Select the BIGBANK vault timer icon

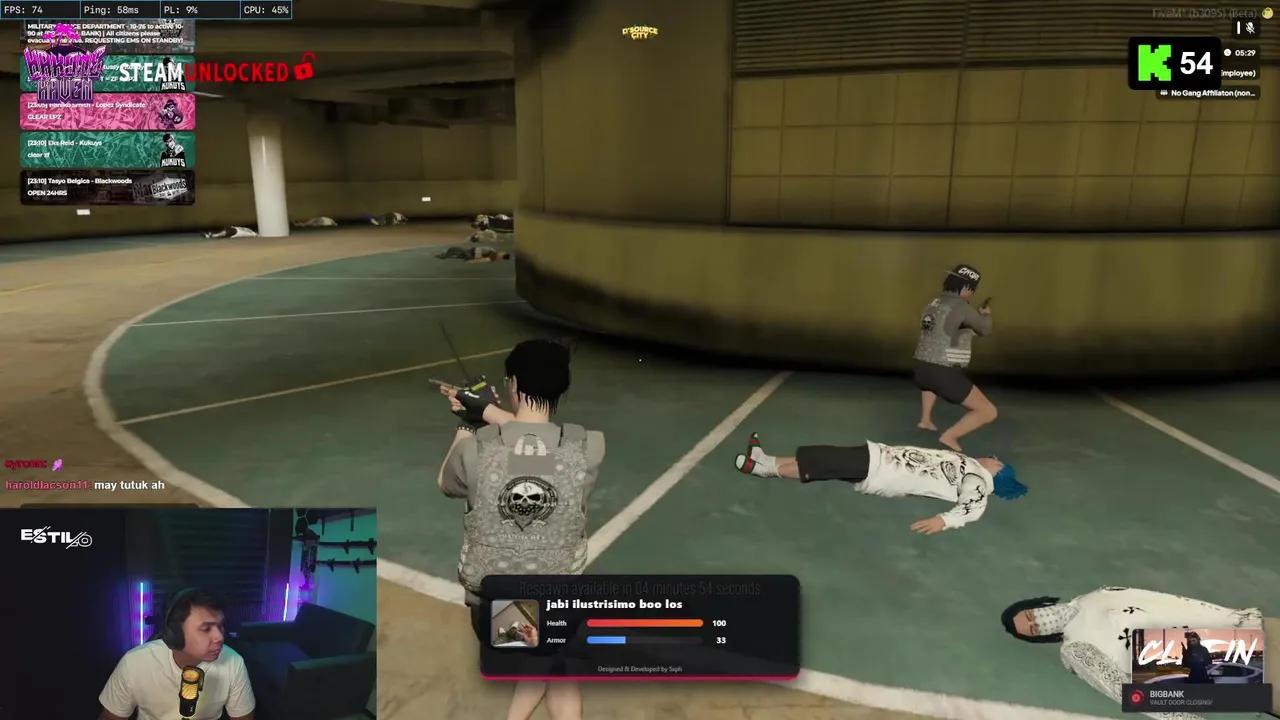[x=1137, y=697]
